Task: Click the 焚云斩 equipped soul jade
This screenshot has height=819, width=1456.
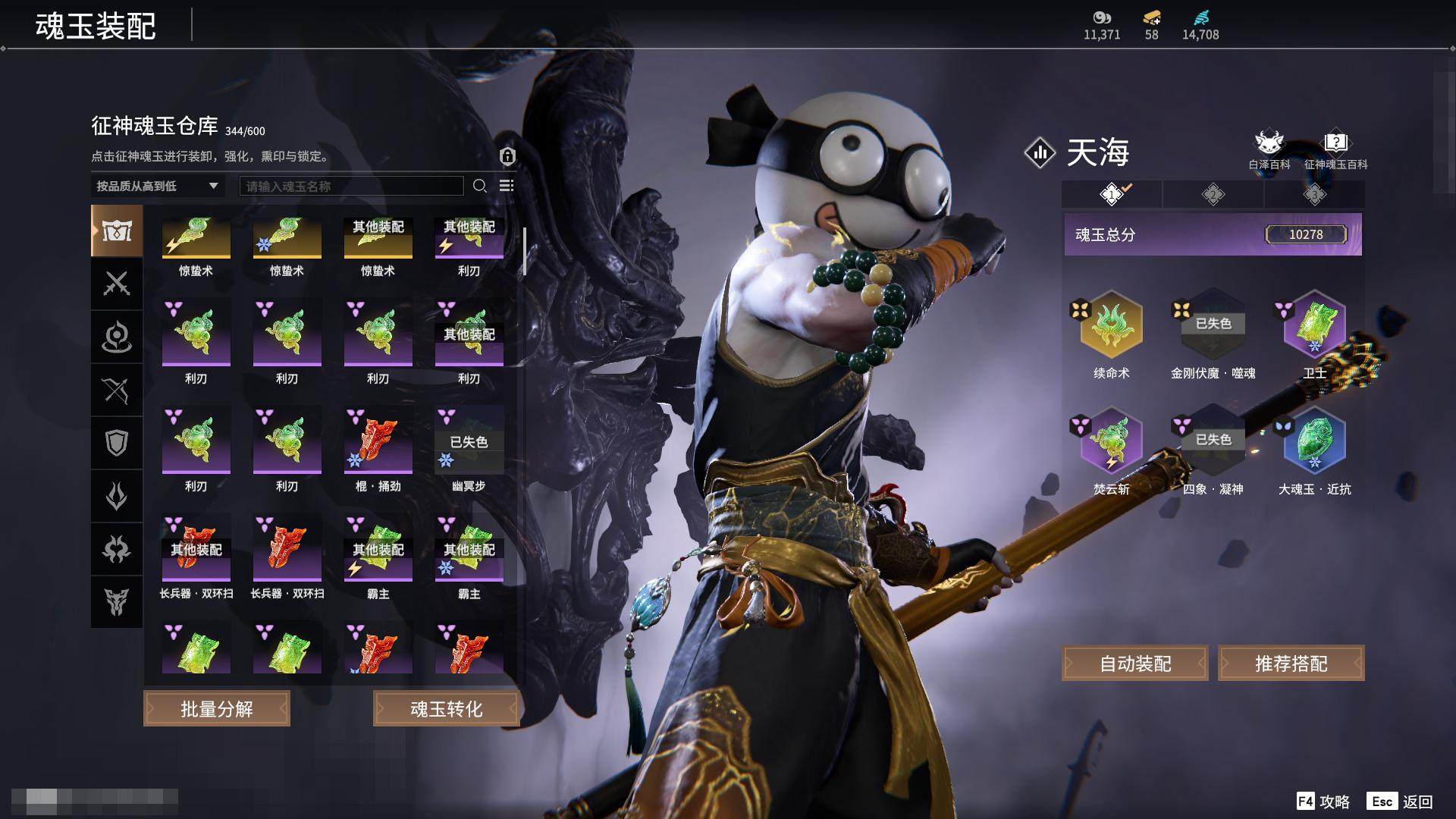Action: click(x=1111, y=443)
